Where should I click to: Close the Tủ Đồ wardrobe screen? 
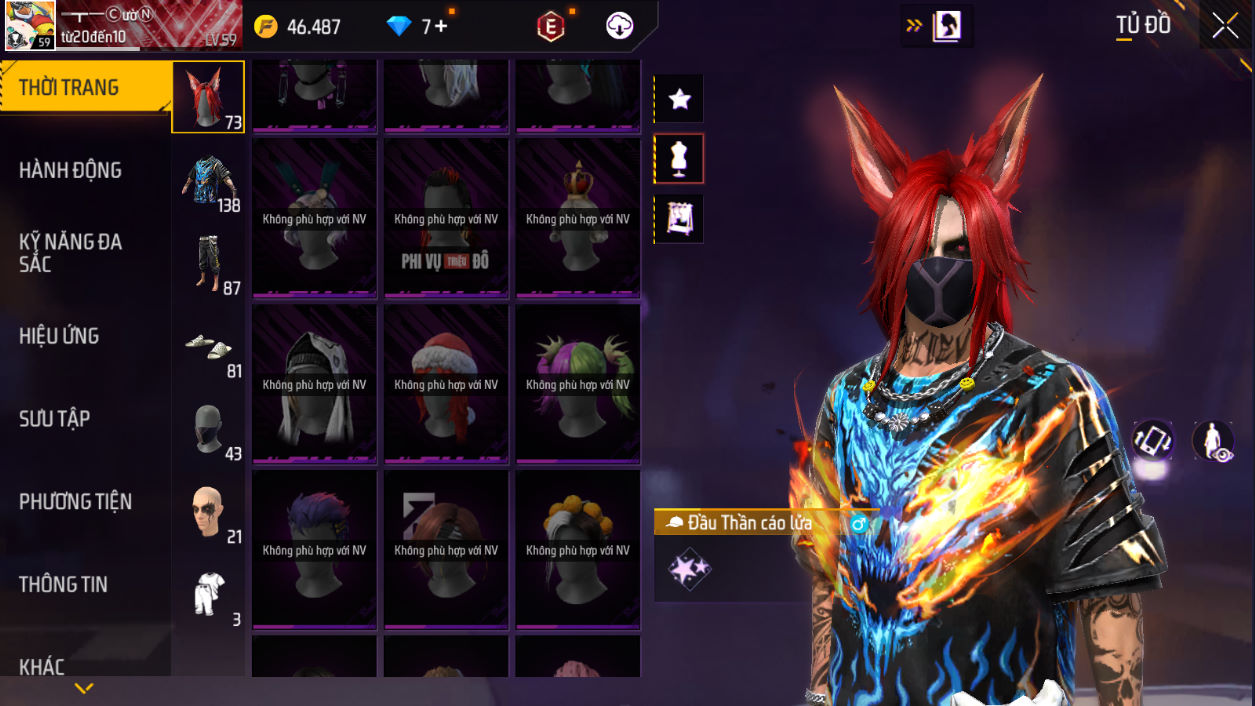[x=1225, y=27]
